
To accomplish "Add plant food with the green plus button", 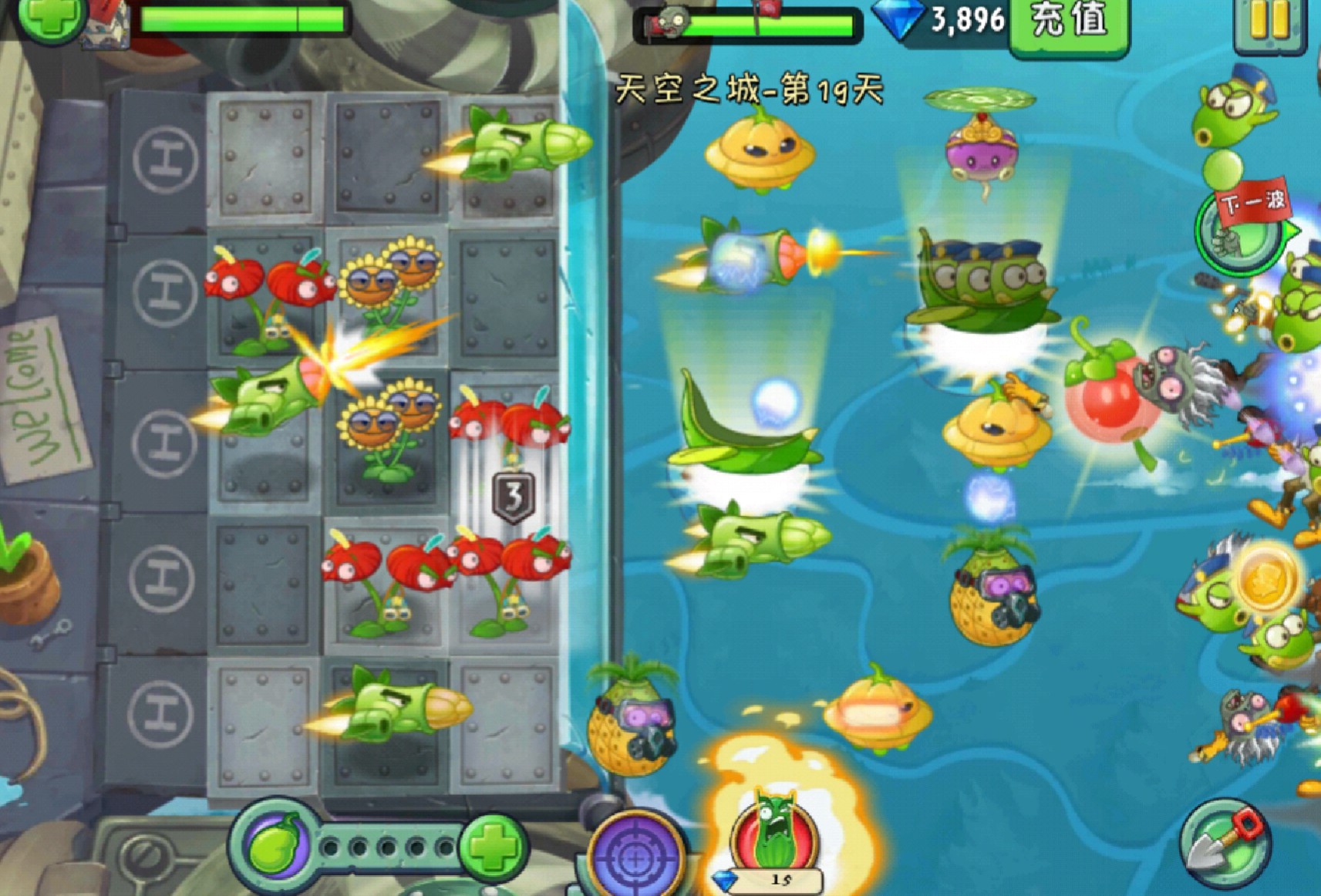I will pos(493,847).
